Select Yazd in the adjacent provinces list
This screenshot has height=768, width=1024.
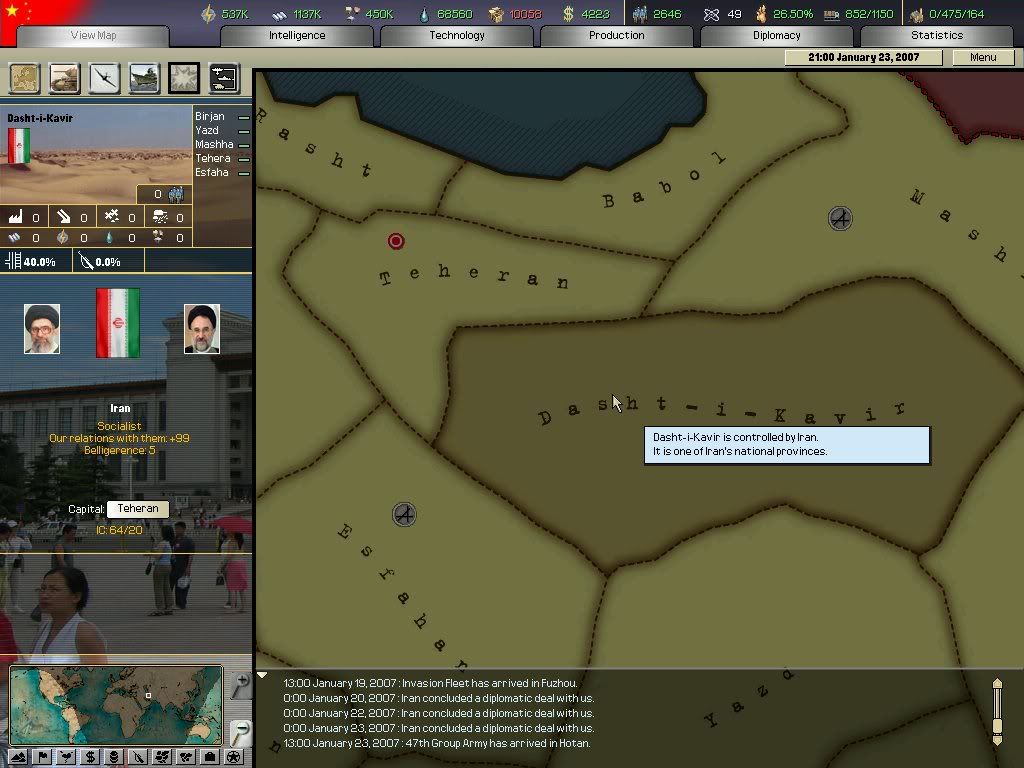[207, 131]
